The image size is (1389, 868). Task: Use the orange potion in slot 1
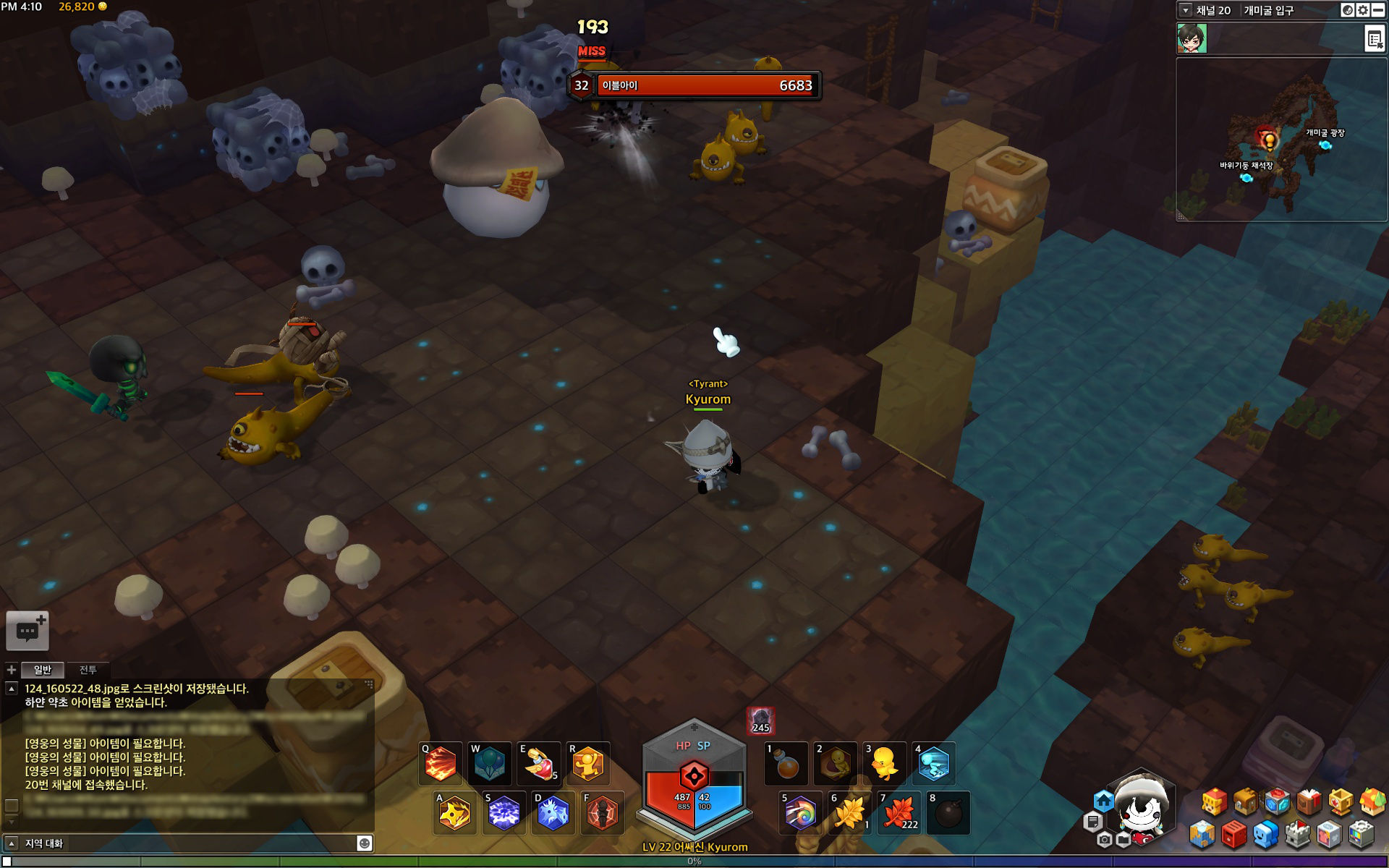coord(786,765)
